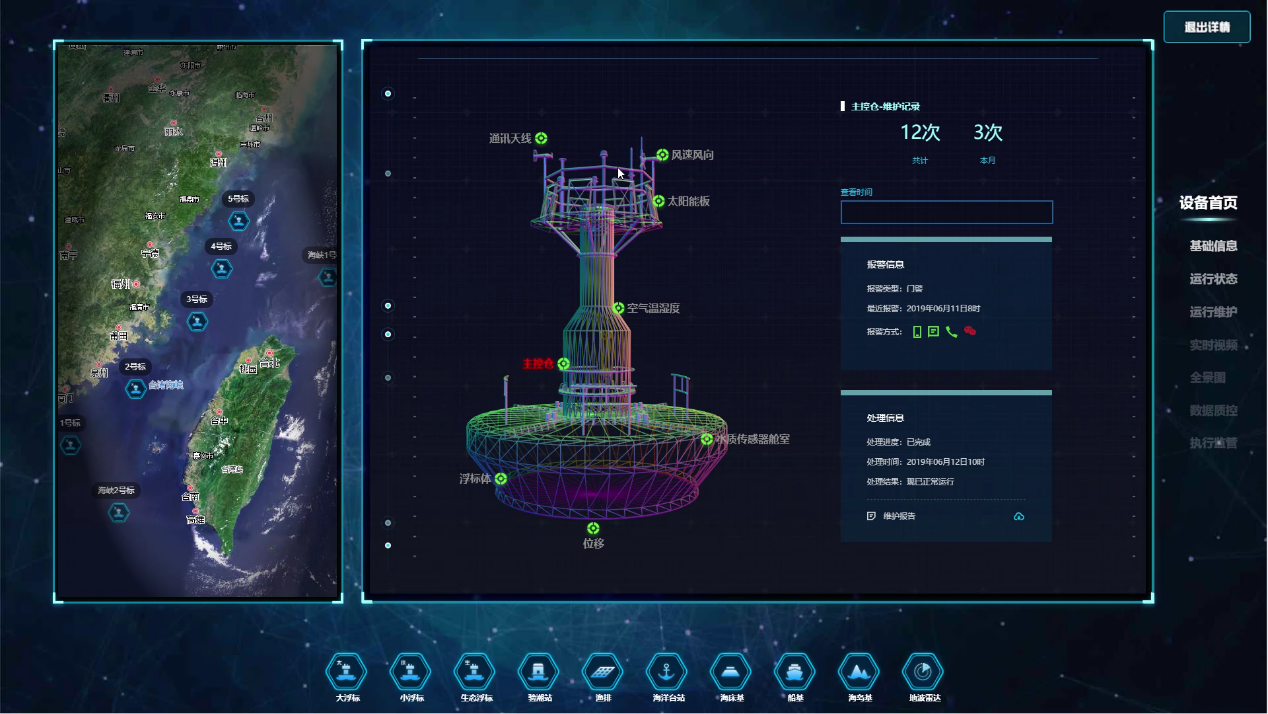Open the 水质传感器舱室 hotspot marker

(x=707, y=439)
